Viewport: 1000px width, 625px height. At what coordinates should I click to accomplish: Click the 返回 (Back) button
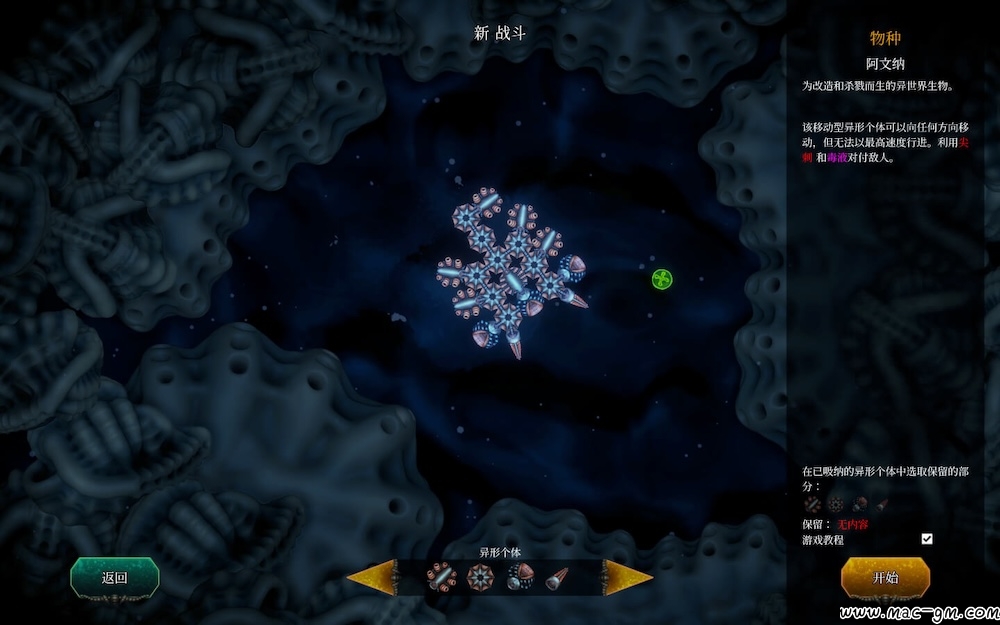(114, 577)
